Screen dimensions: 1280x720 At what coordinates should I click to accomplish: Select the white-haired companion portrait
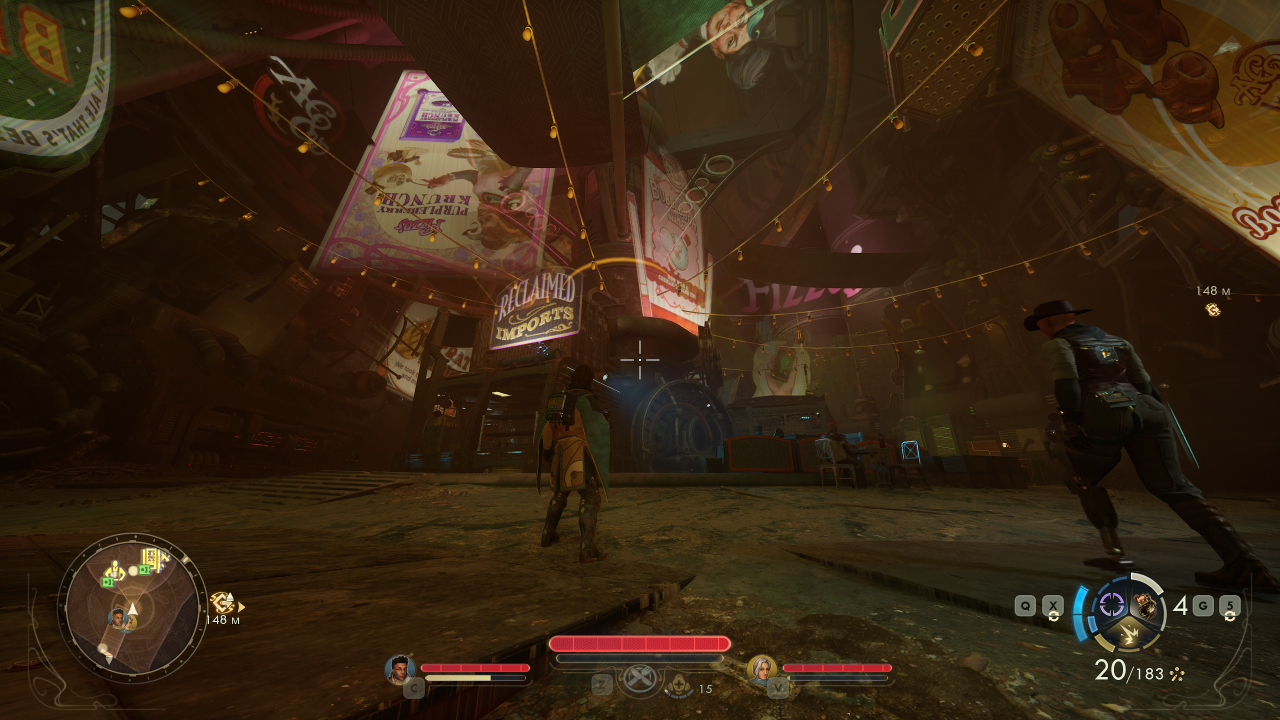click(762, 669)
